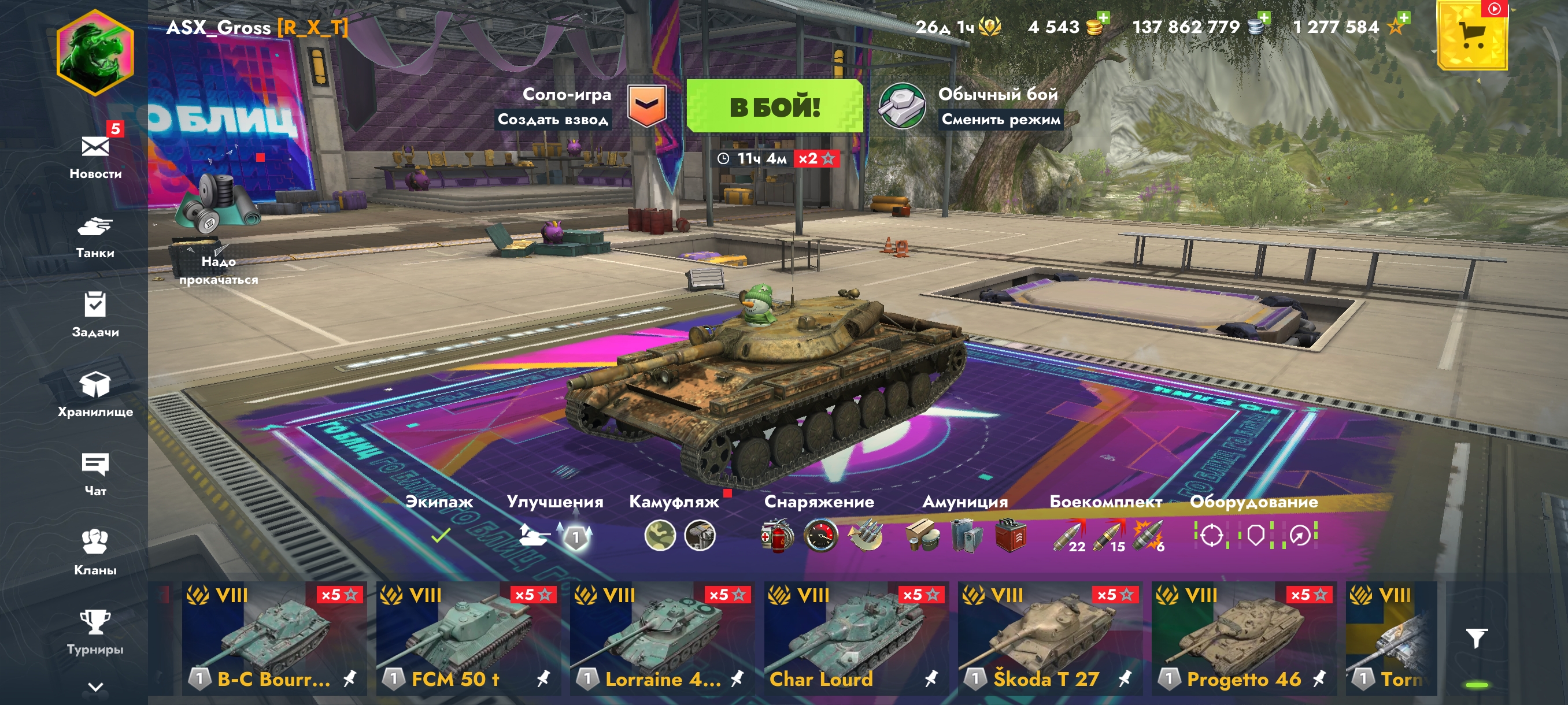
Task: Click Создать взвод to create a platoon
Action: tap(553, 119)
